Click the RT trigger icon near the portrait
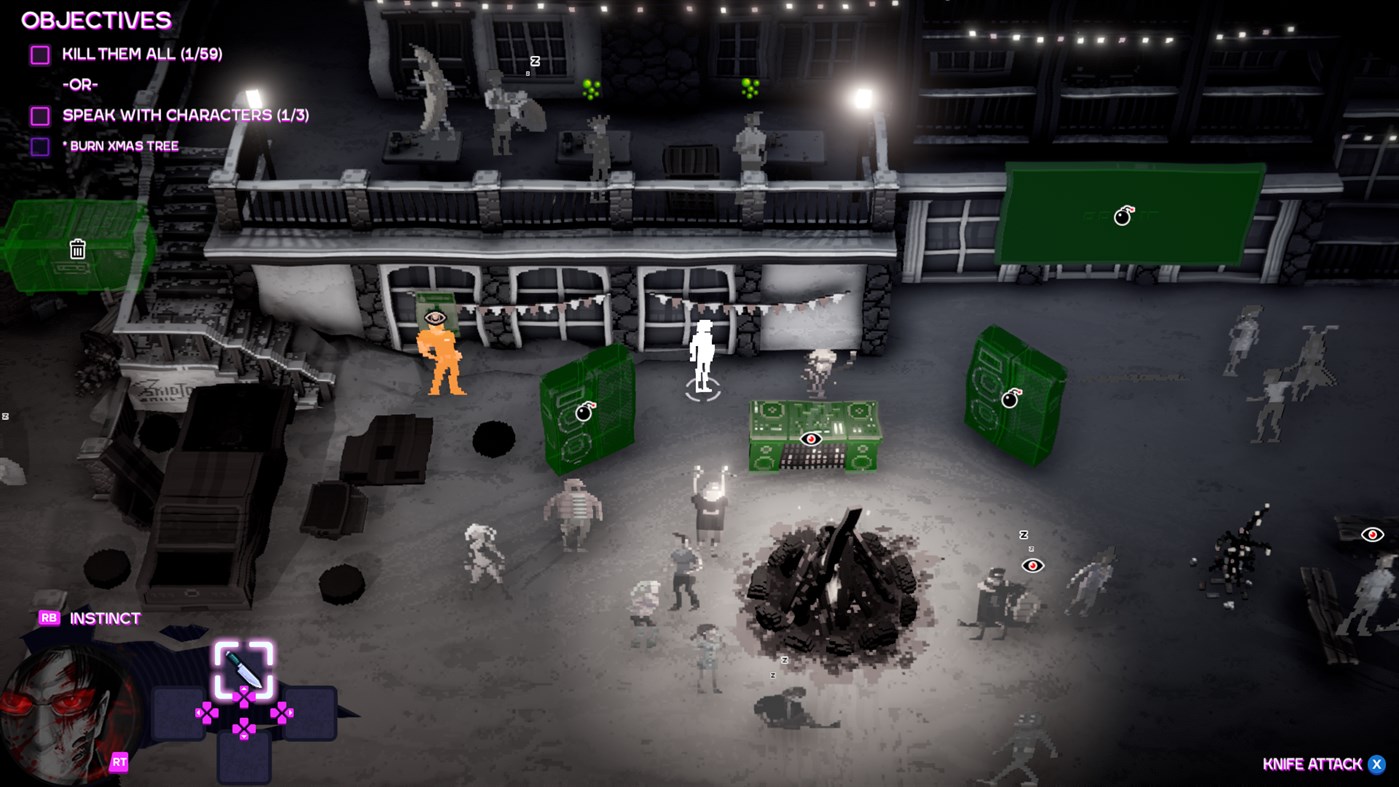 point(119,761)
